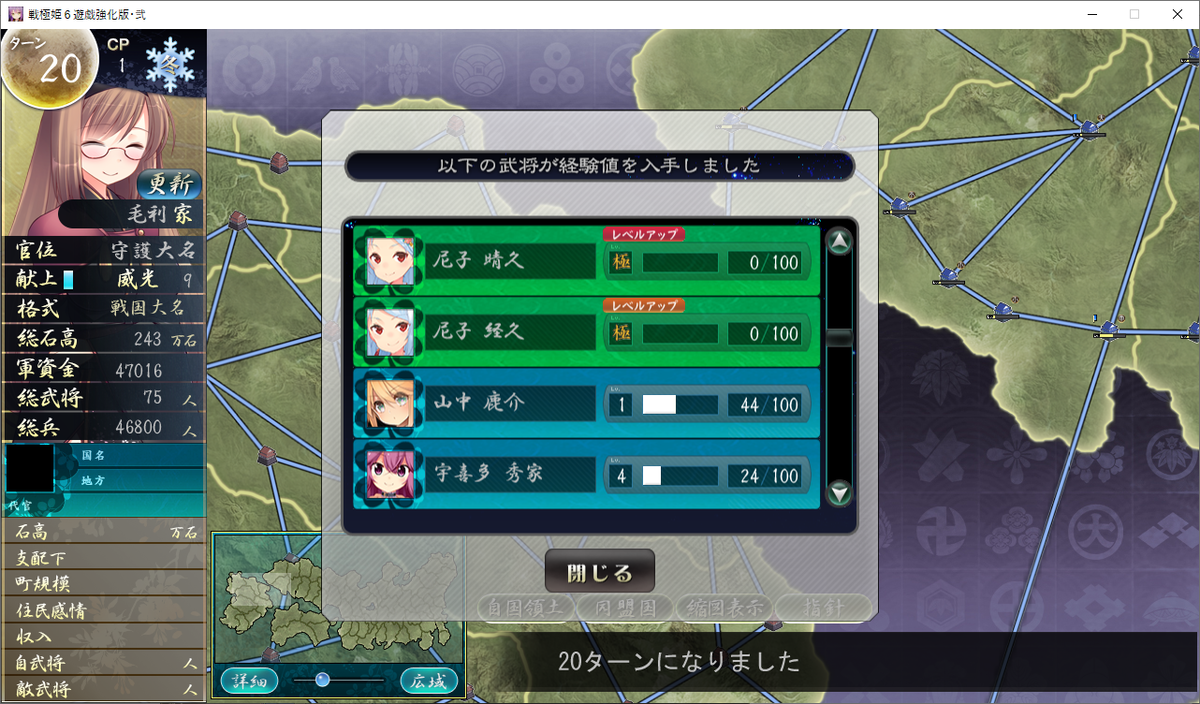This screenshot has height=704, width=1200.
Task: Show 同盟国 allied nations filter
Action: [x=624, y=607]
